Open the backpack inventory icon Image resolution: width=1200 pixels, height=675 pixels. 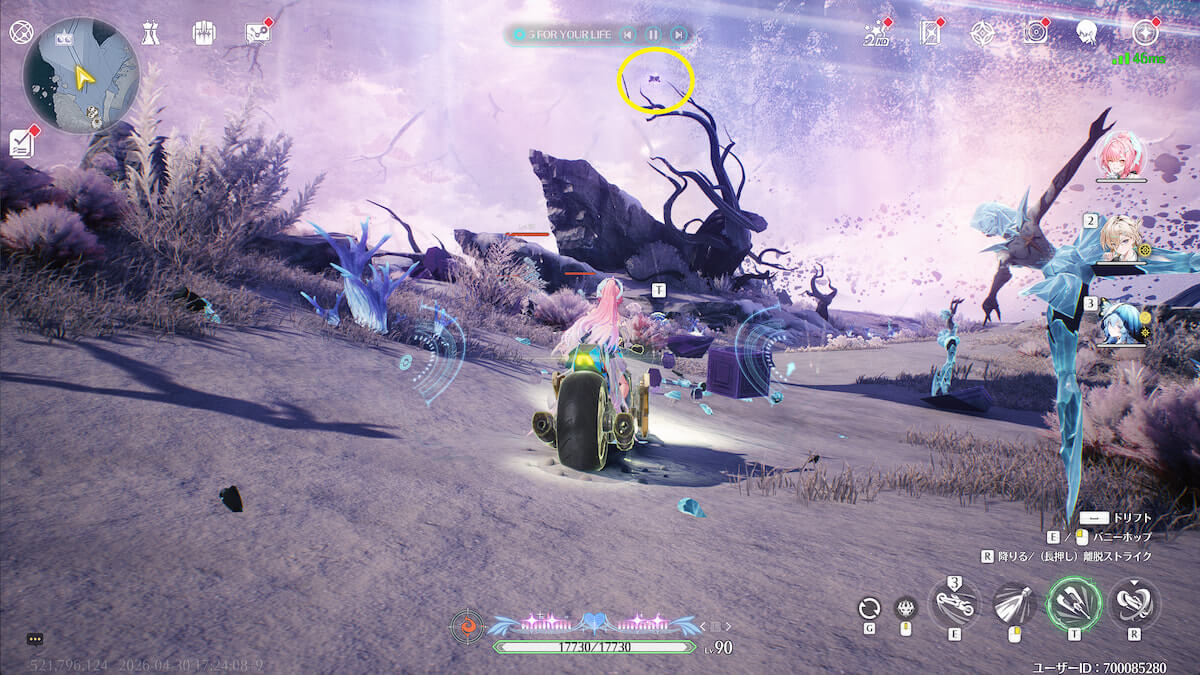[204, 33]
